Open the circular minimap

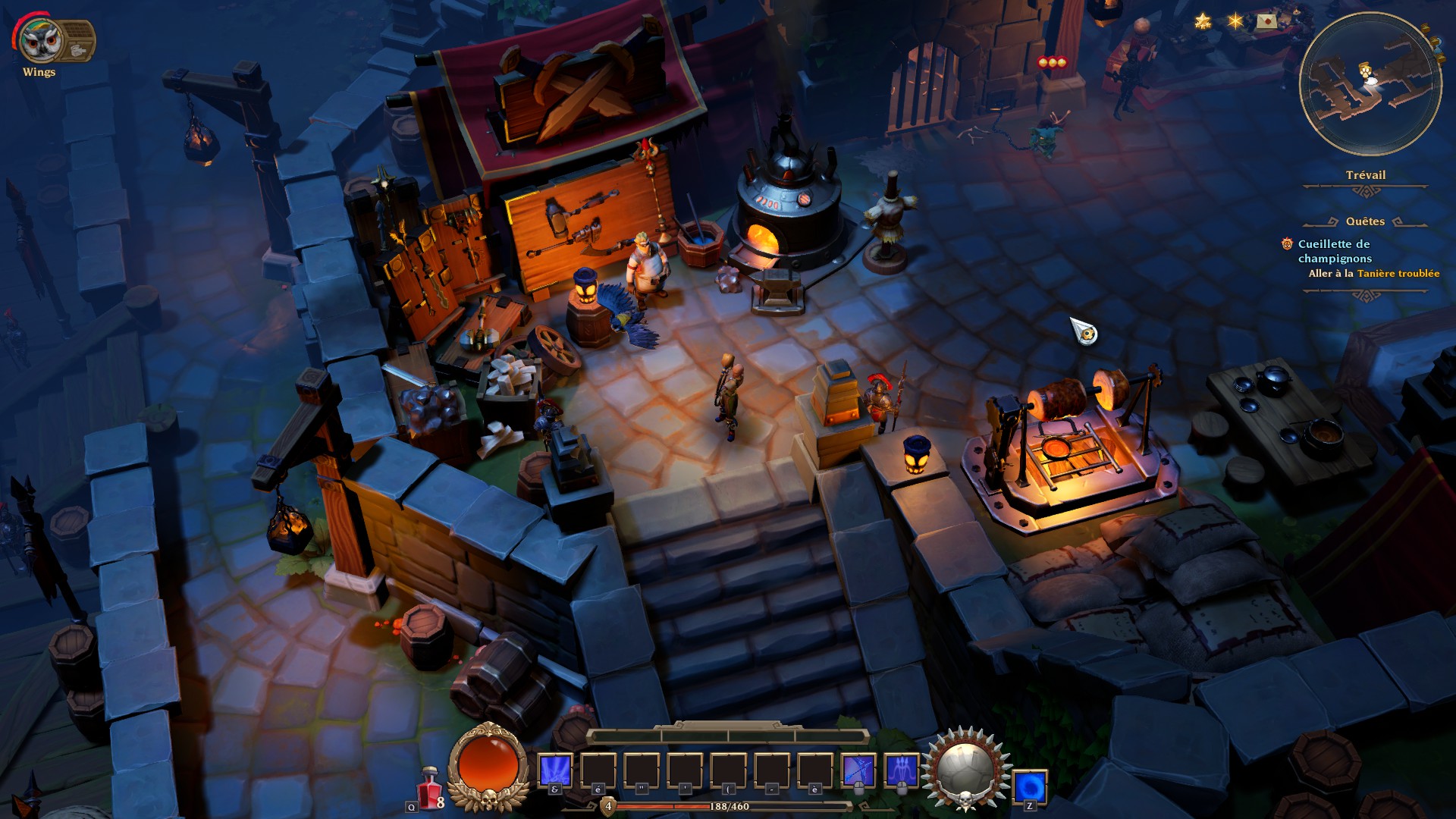[1370, 83]
